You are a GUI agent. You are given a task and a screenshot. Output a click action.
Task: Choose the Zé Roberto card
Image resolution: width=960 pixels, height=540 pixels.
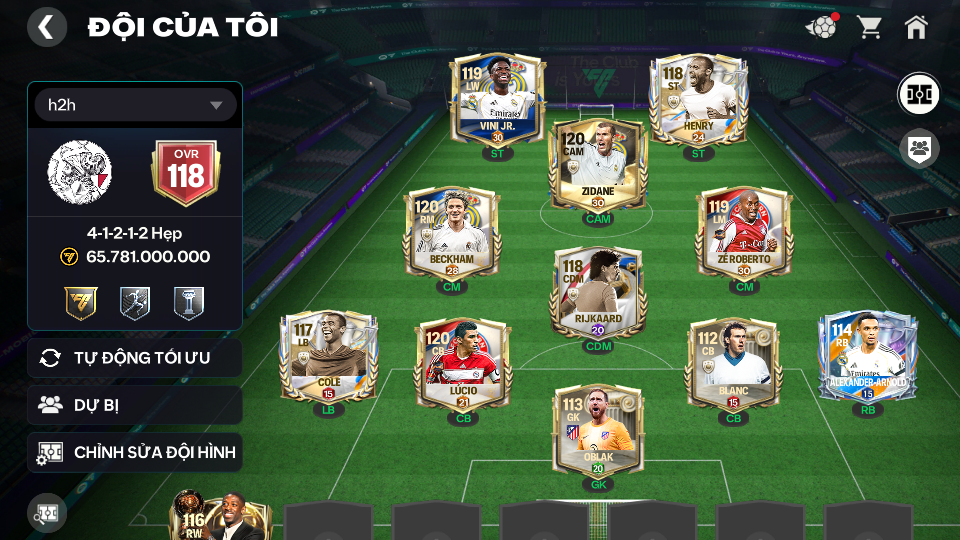tap(744, 232)
